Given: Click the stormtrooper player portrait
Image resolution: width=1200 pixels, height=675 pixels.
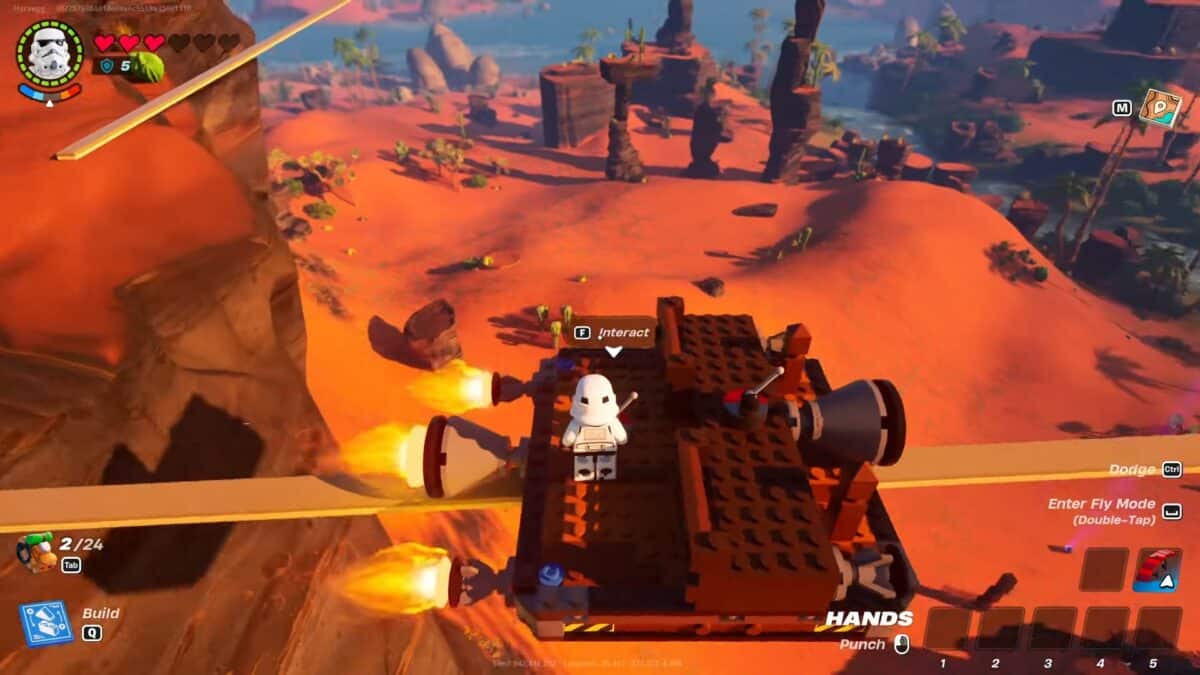Looking at the screenshot, I should coord(49,53).
